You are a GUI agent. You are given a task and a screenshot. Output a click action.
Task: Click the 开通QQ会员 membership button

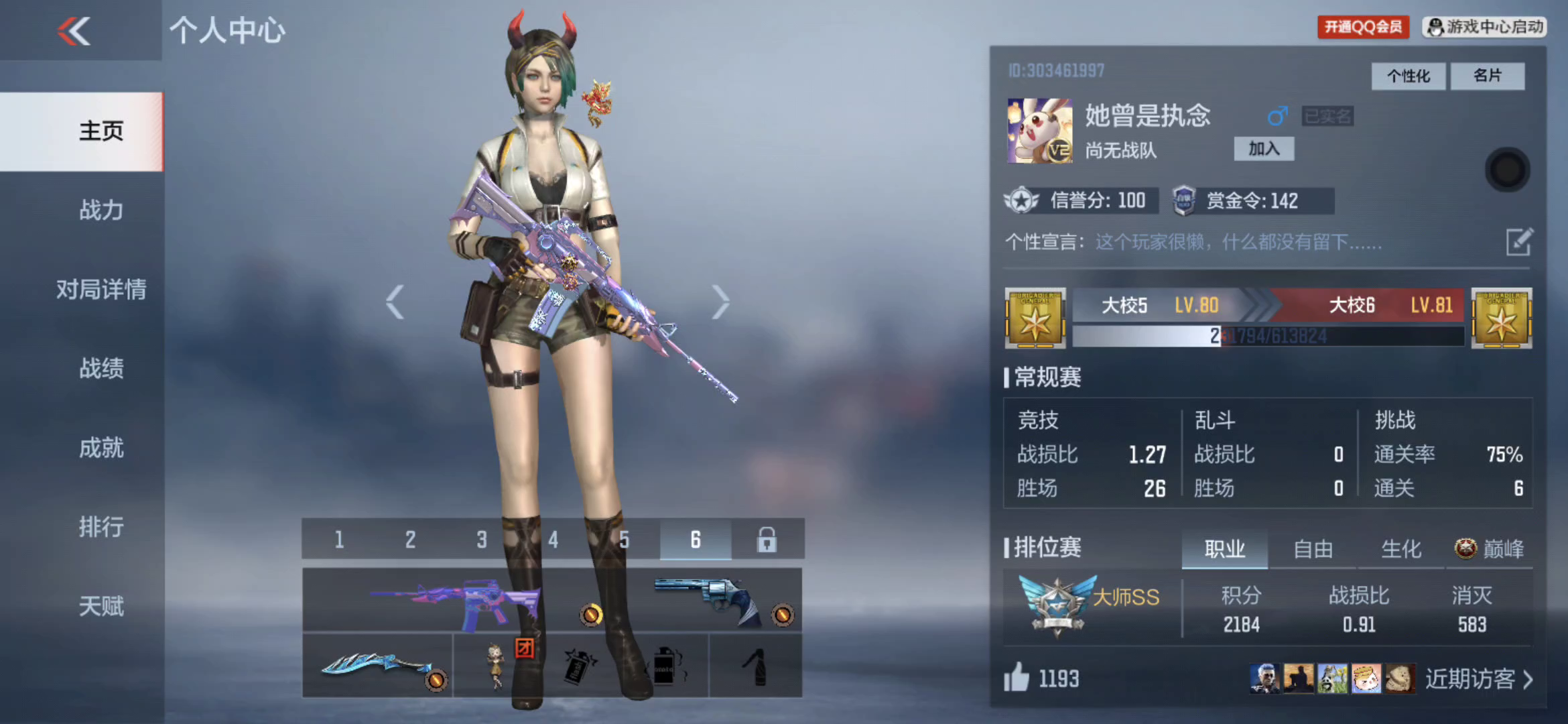coord(1363,27)
